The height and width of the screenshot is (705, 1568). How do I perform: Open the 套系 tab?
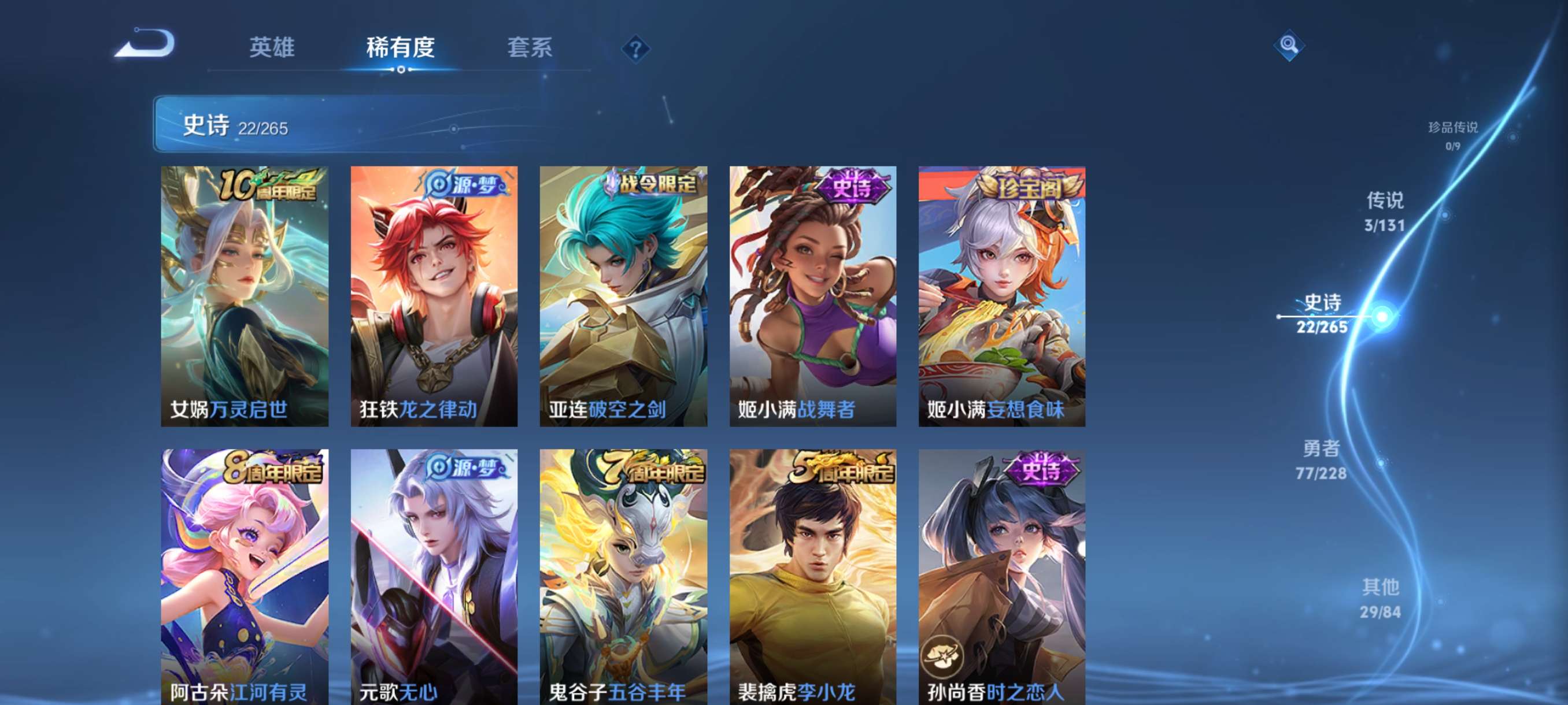tap(530, 49)
